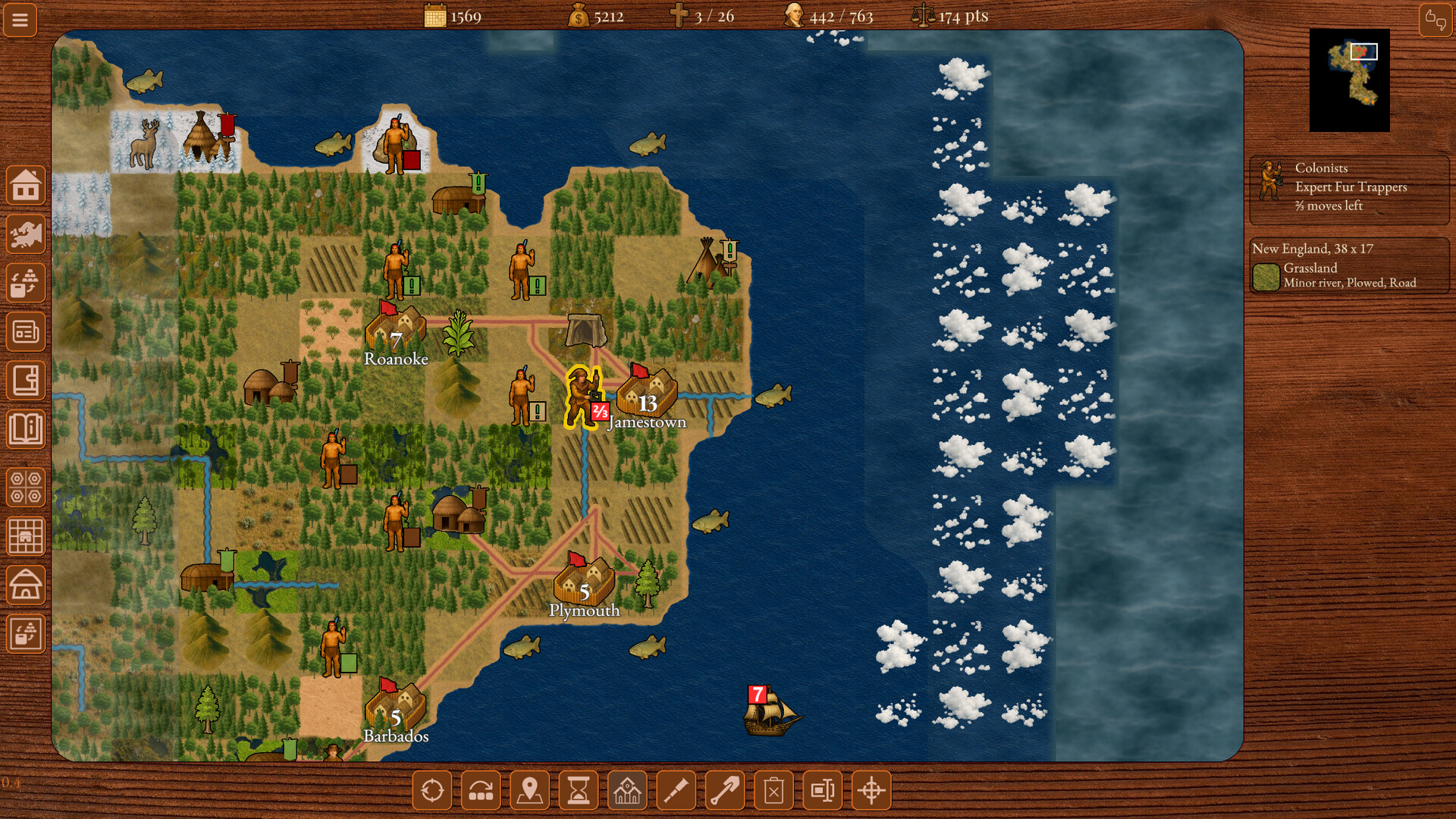
Task: Click the minimap in the top-right corner
Action: pyautogui.click(x=1351, y=78)
